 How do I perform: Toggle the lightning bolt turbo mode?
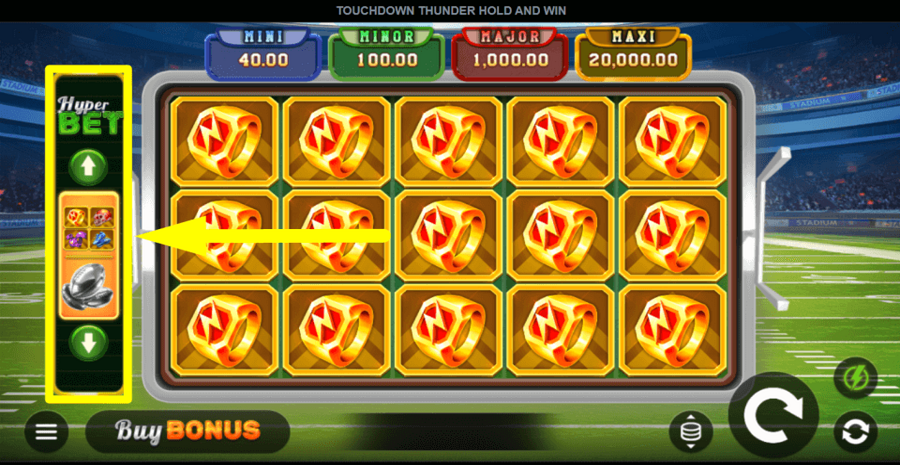click(856, 379)
